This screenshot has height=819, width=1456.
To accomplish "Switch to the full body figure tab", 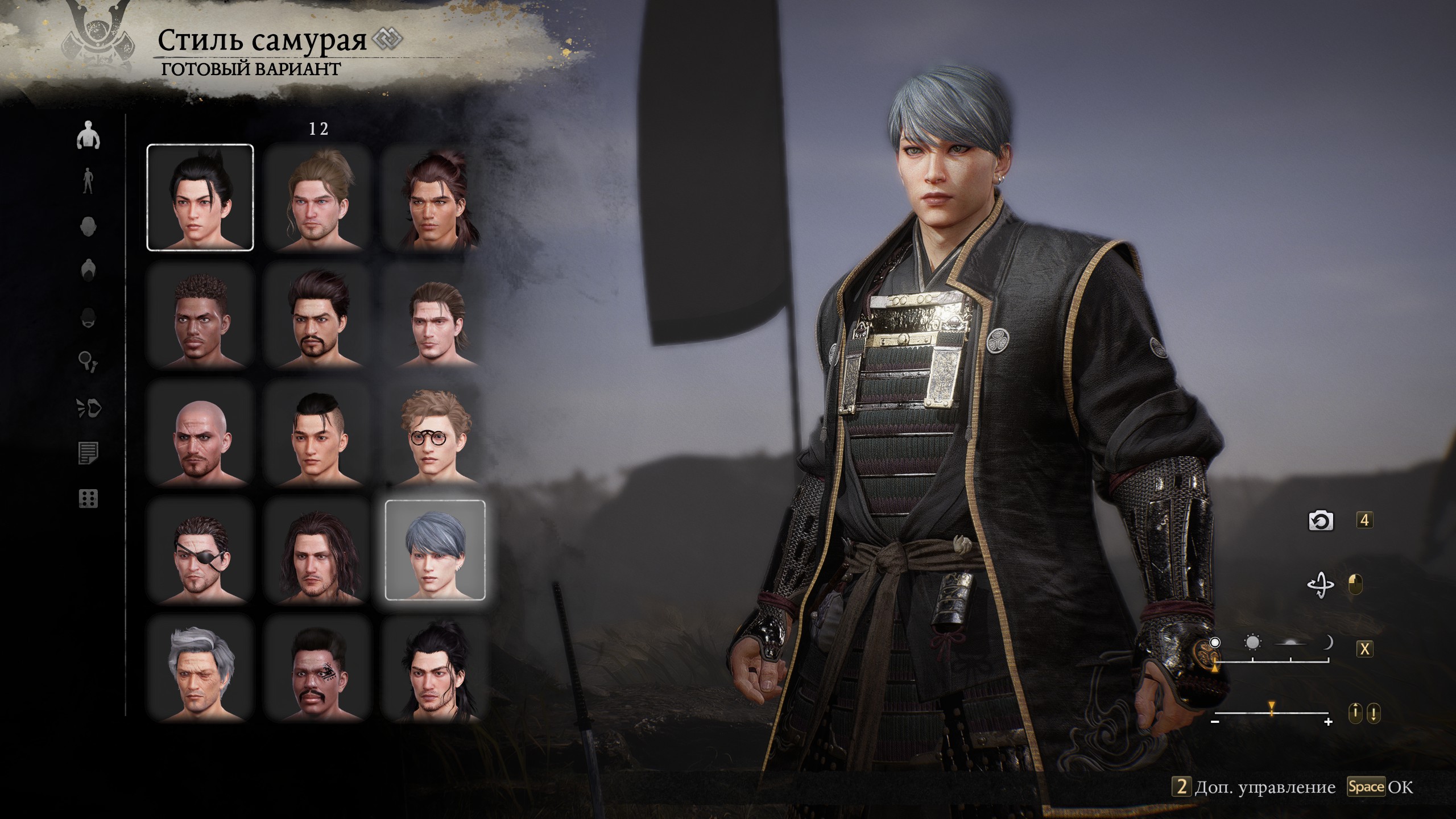I will (x=88, y=181).
